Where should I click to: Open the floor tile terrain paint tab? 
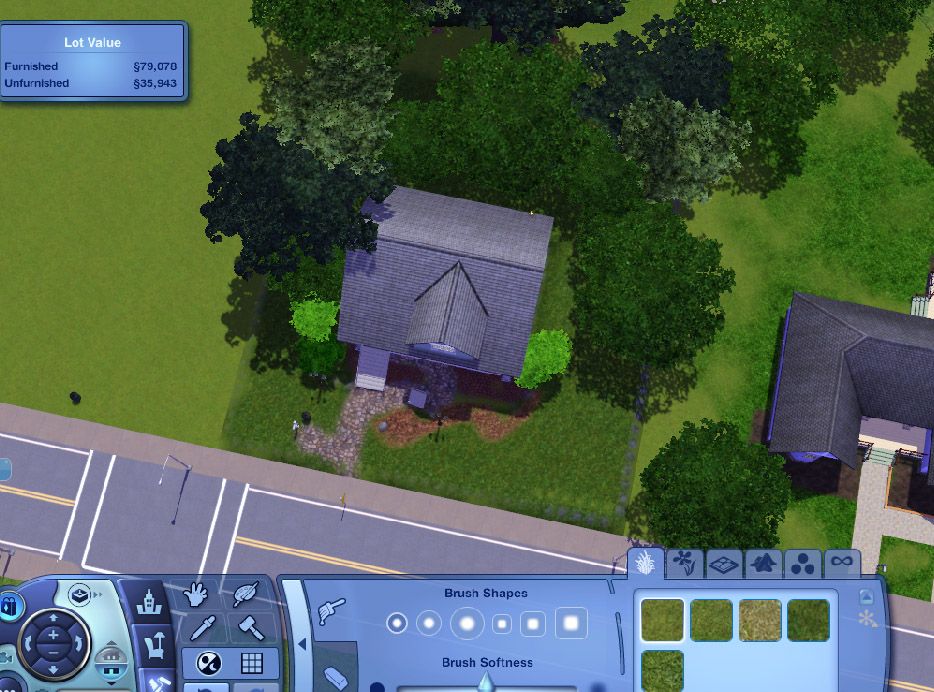[x=725, y=564]
